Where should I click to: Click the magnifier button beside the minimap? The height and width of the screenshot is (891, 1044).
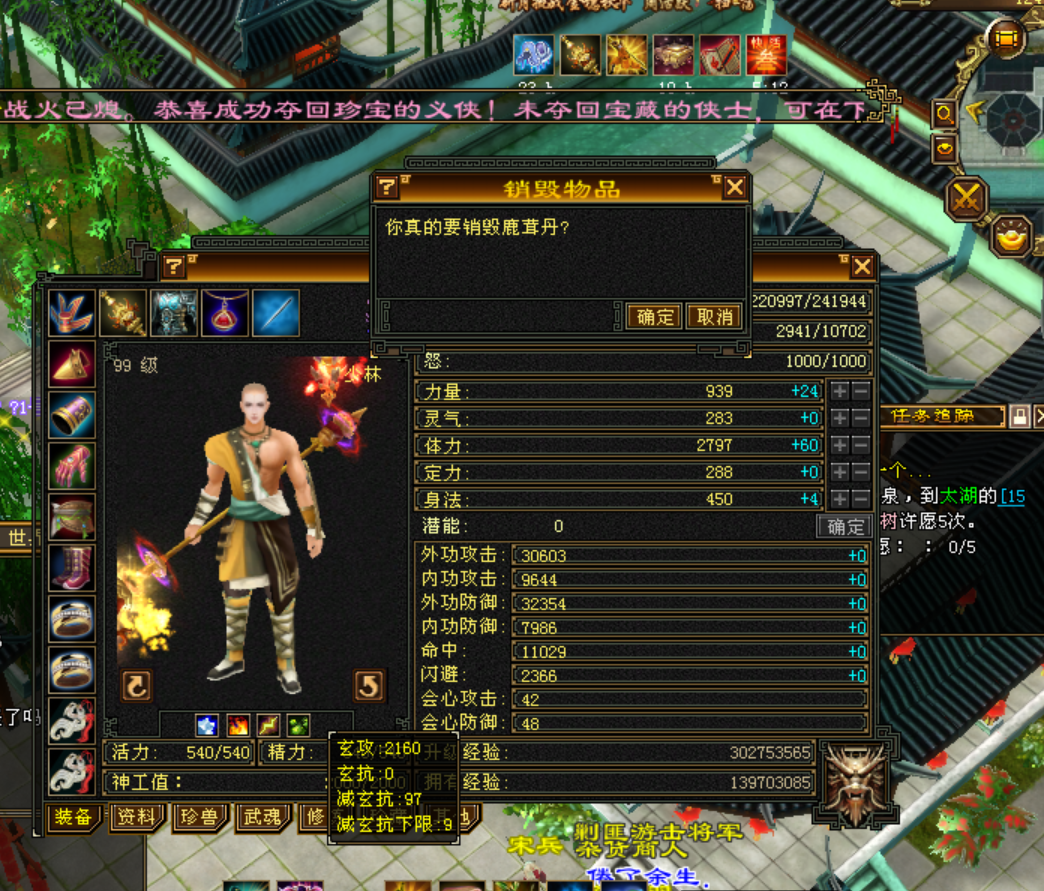point(943,114)
